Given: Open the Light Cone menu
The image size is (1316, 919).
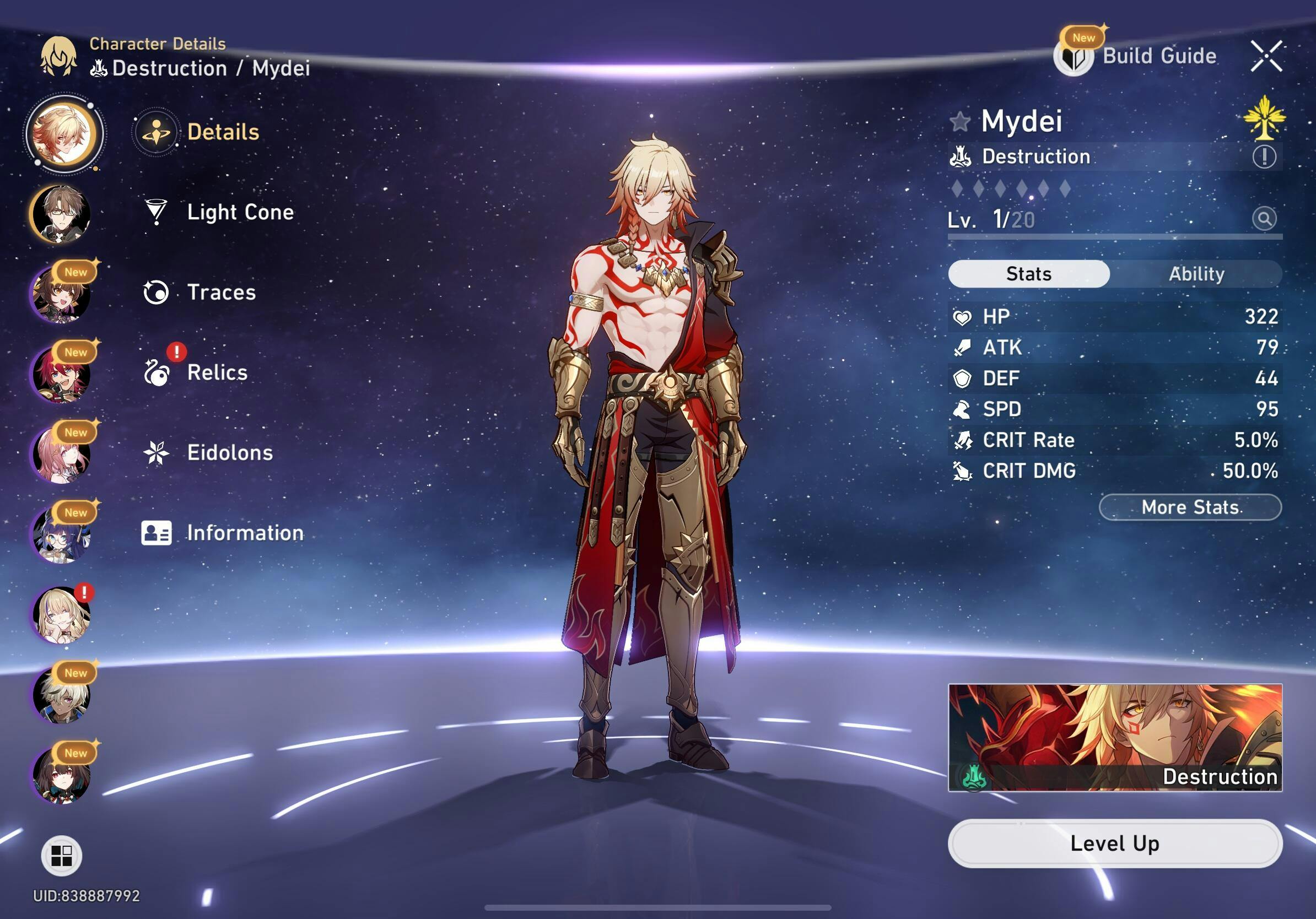Looking at the screenshot, I should point(239,213).
